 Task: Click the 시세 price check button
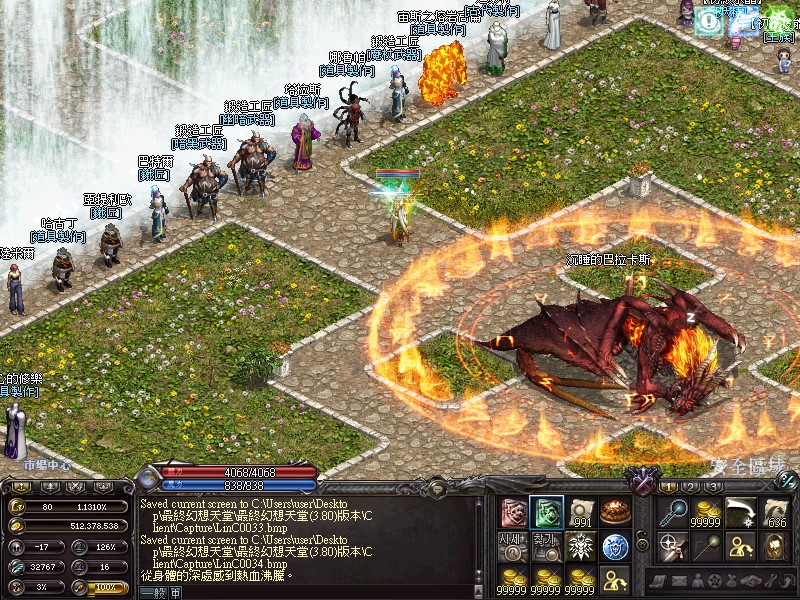tap(513, 546)
